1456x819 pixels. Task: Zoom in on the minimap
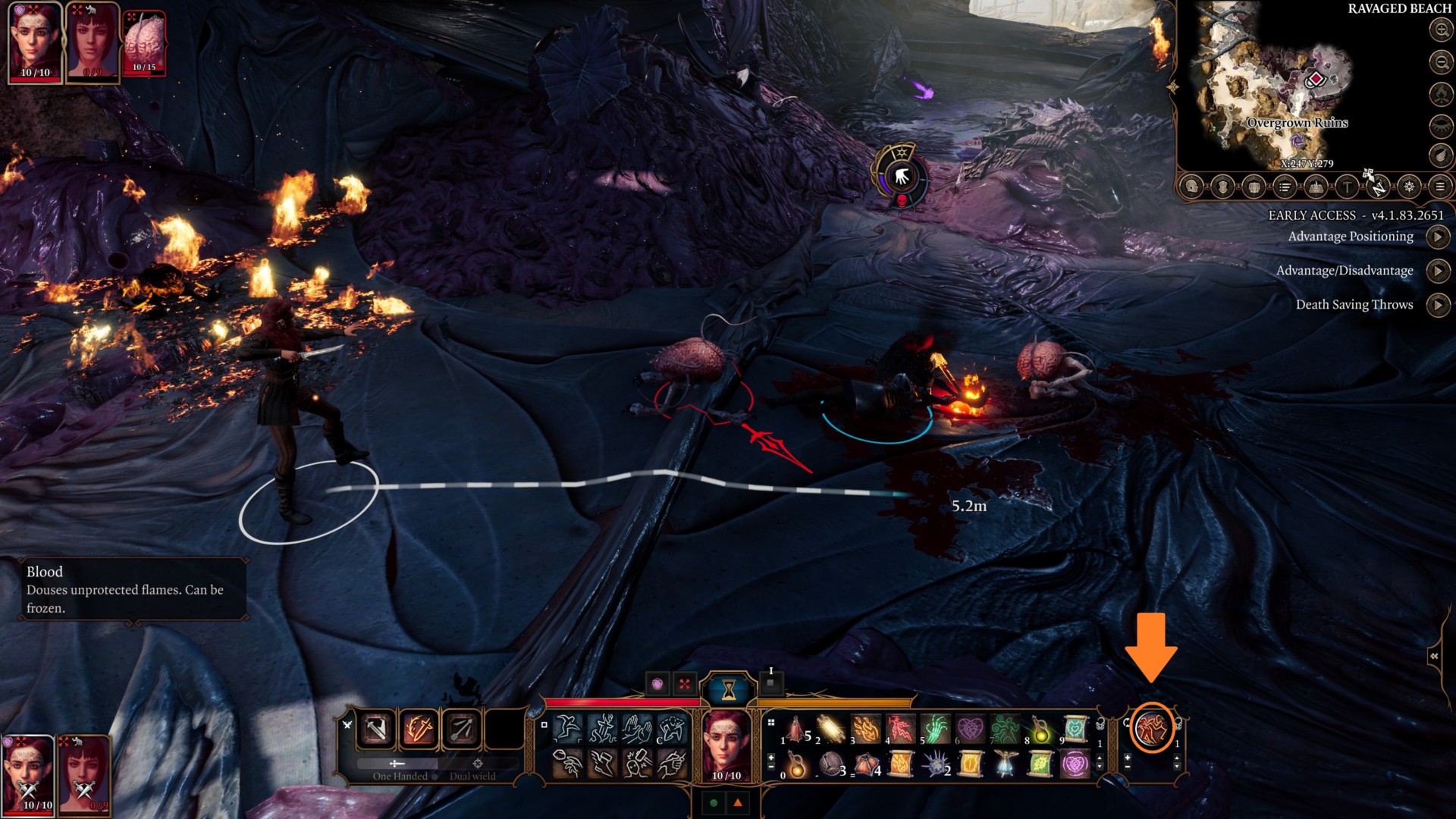point(1441,30)
